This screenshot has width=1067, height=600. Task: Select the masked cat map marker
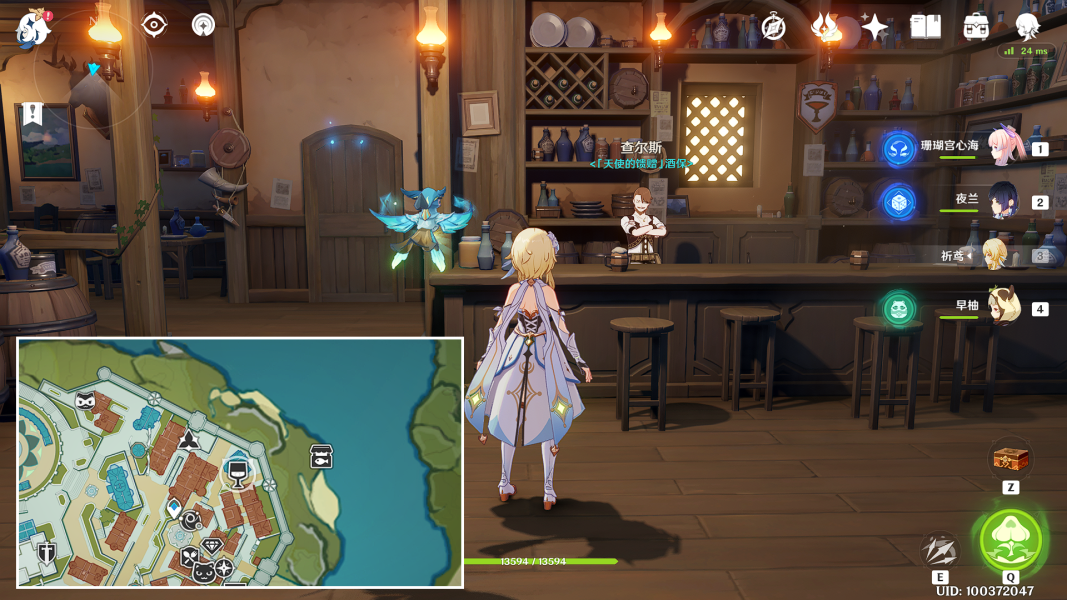pyautogui.click(x=86, y=401)
